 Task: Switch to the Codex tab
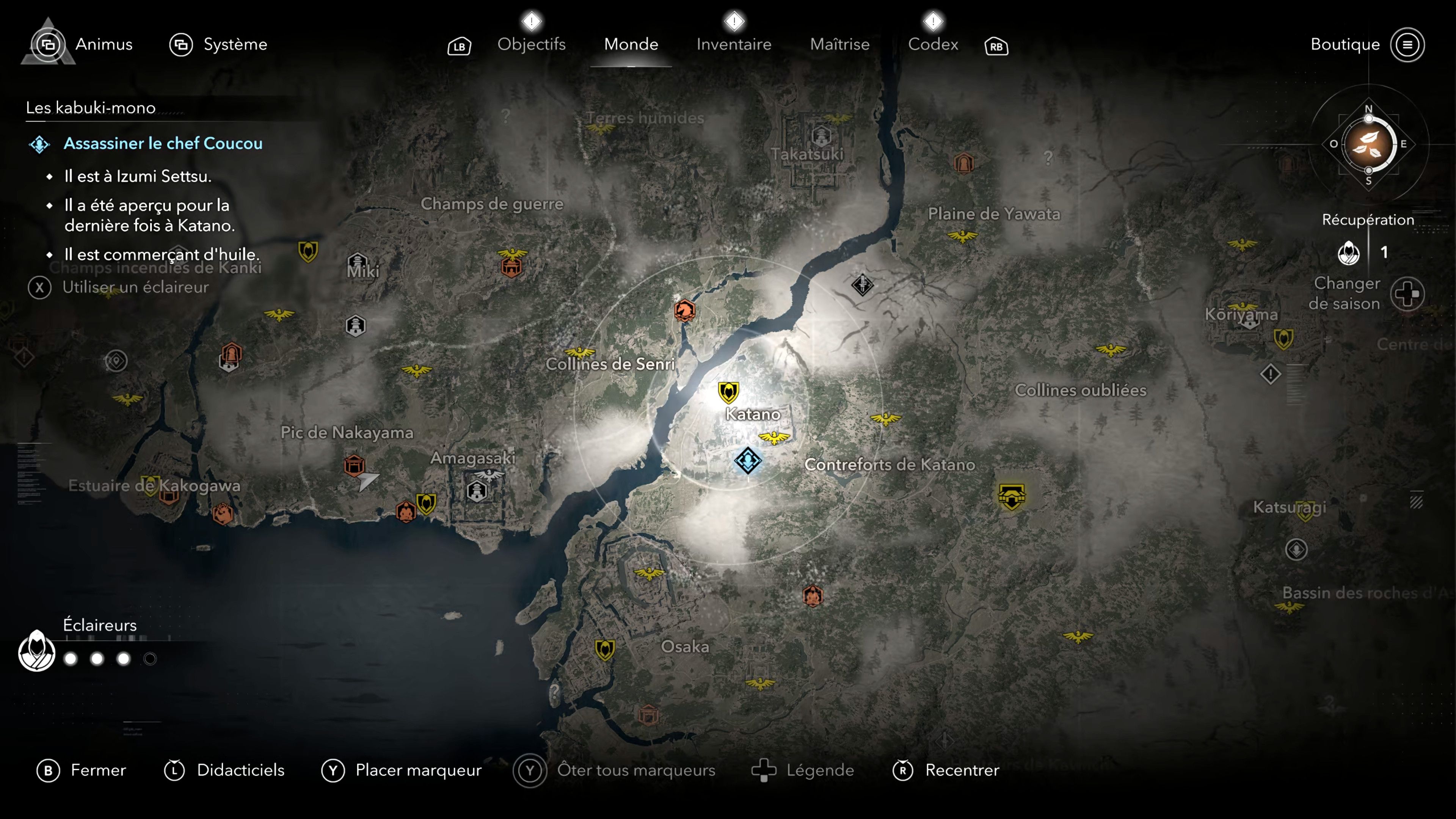(x=933, y=44)
